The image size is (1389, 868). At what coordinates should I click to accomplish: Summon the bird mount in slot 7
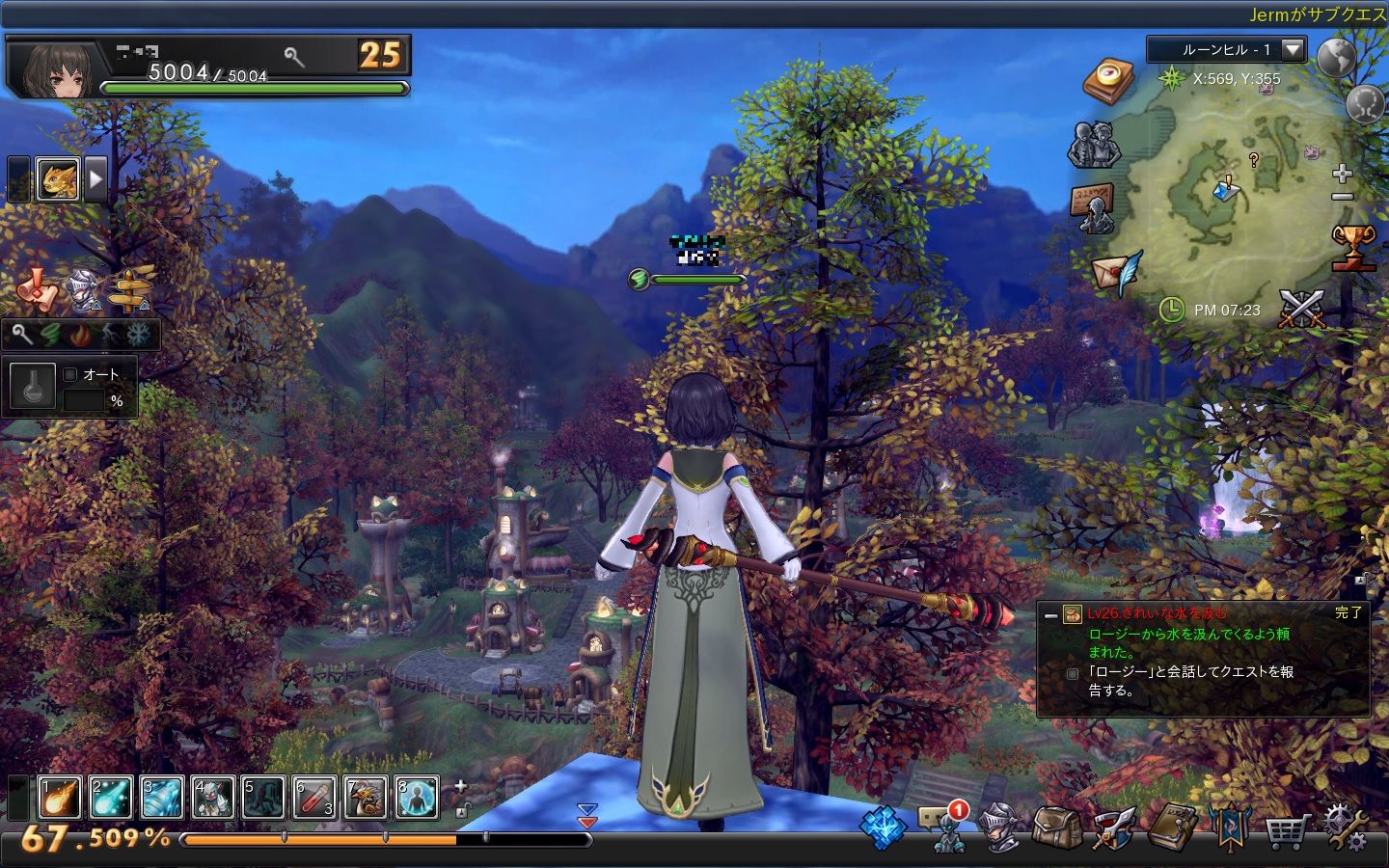pos(366,798)
